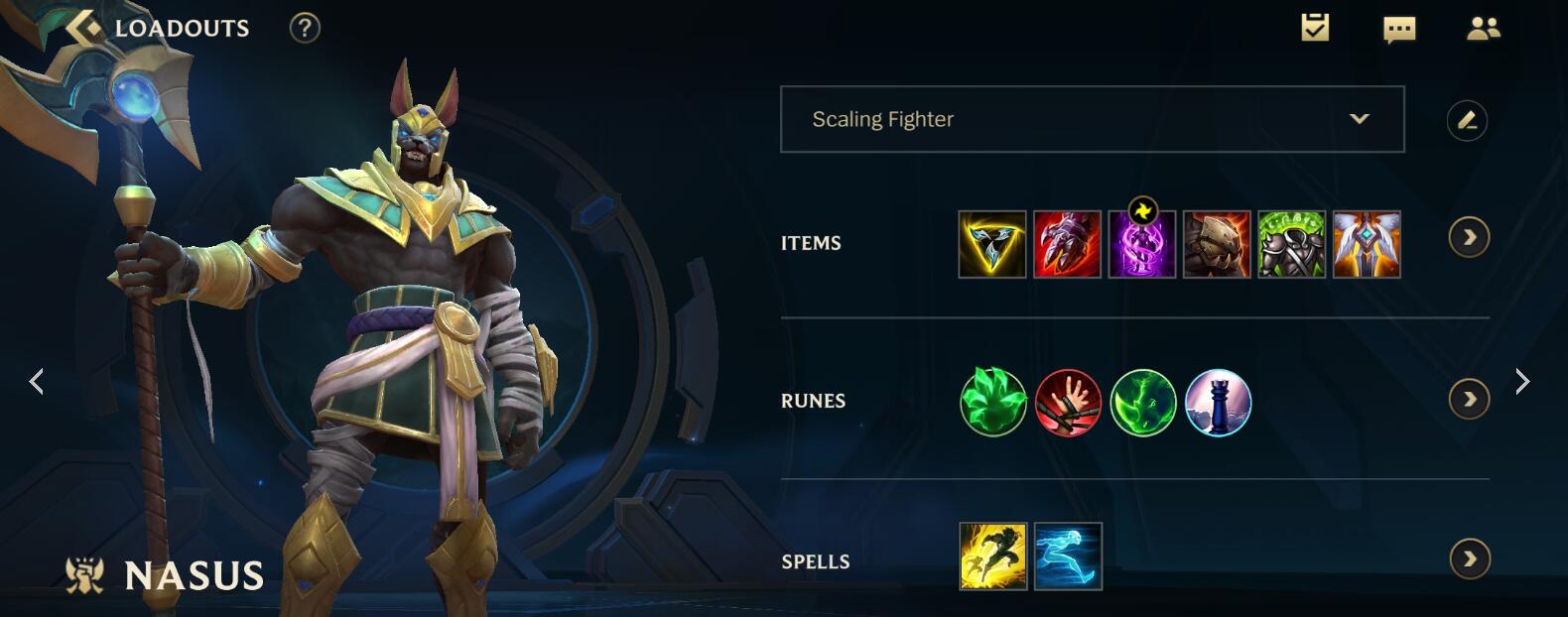This screenshot has width=1568, height=617.
Task: Open the friends list icon
Action: click(1484, 29)
